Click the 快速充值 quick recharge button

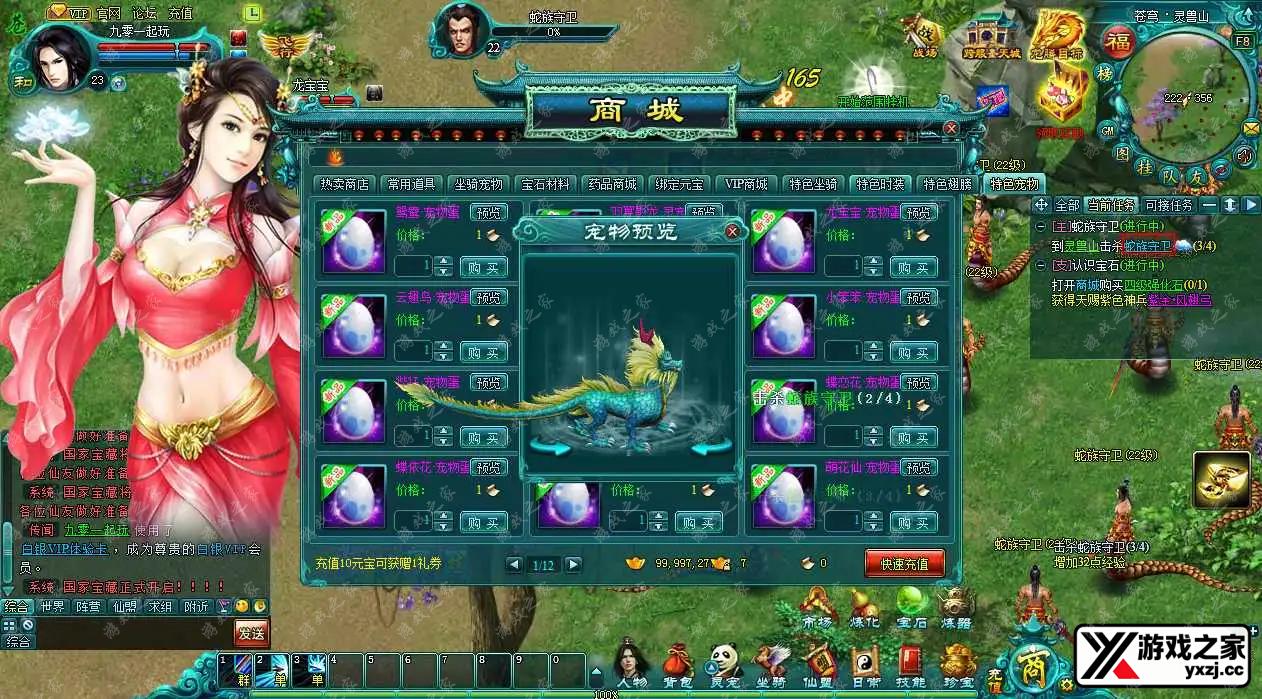pyautogui.click(x=904, y=564)
